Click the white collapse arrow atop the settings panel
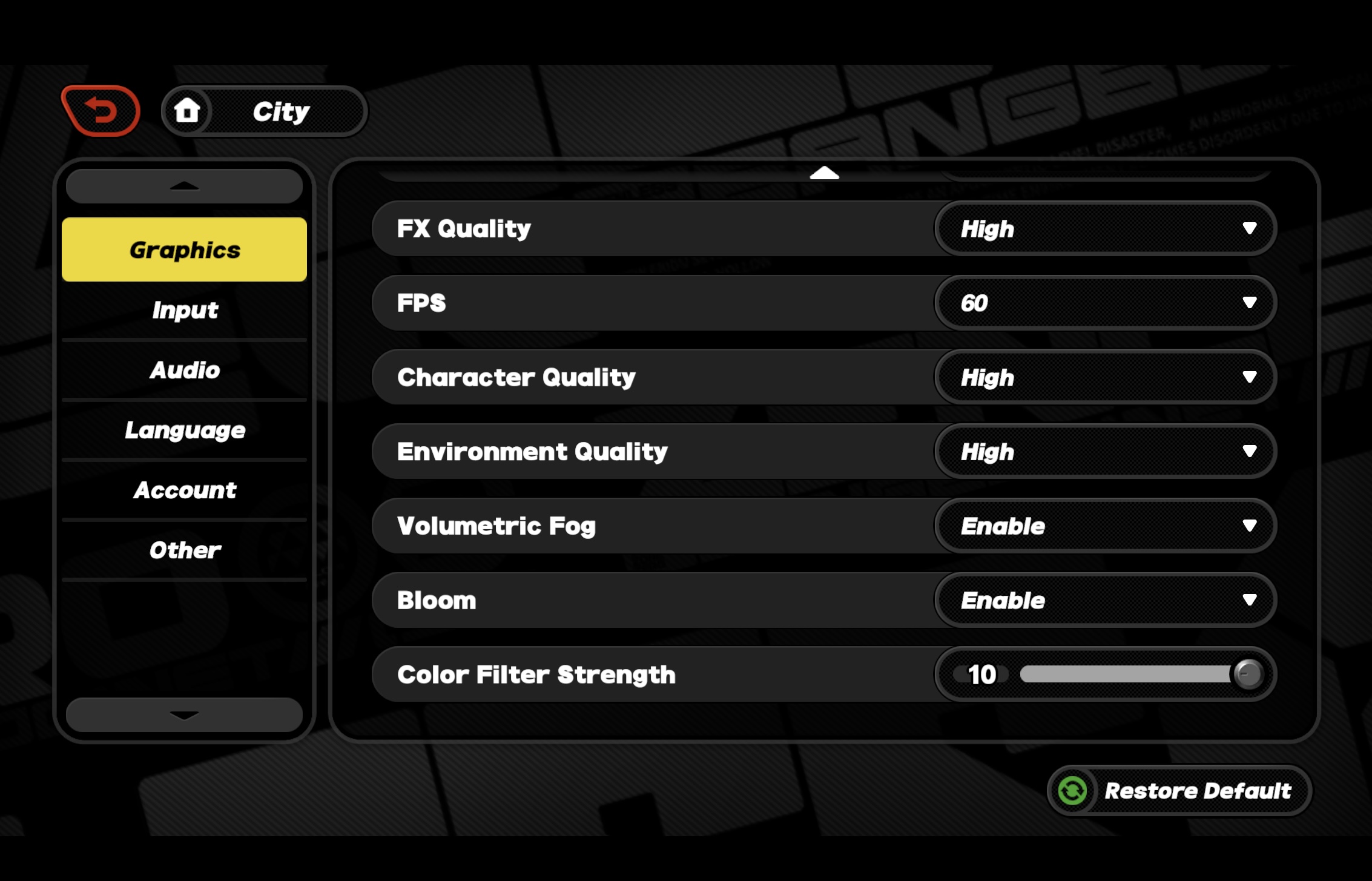The height and width of the screenshot is (881, 1372). (825, 174)
